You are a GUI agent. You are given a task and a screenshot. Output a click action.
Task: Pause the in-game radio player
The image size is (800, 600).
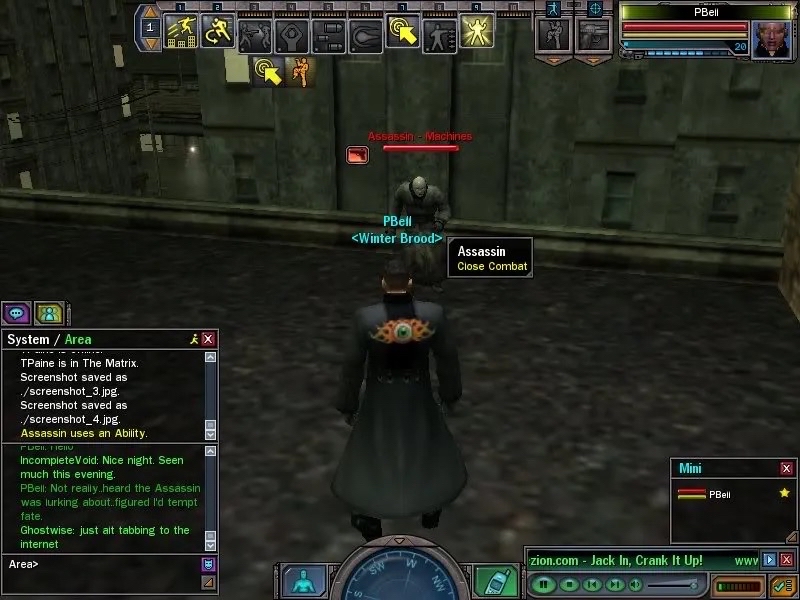tap(544, 583)
